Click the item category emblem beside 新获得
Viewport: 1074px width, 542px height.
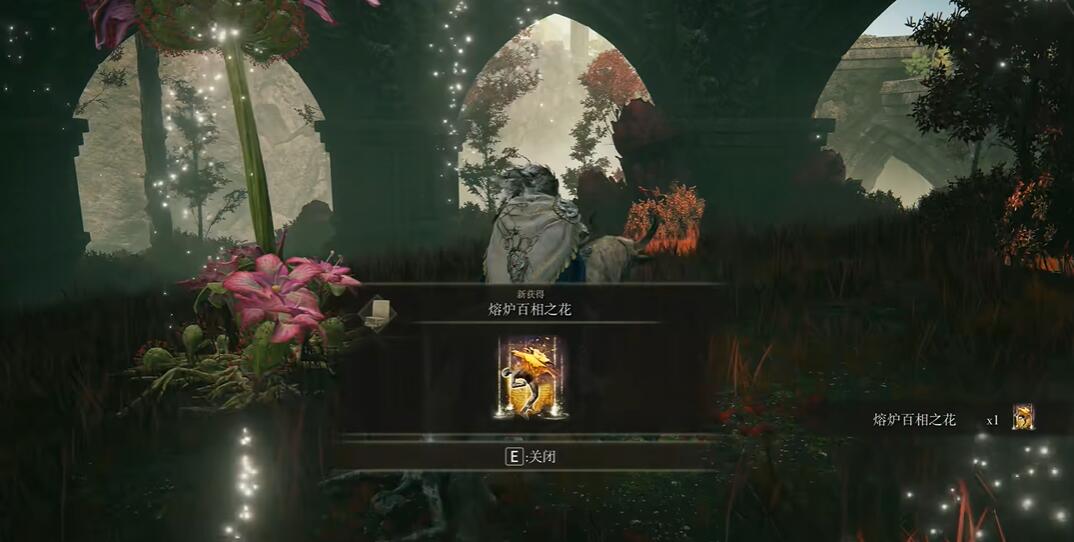[378, 313]
